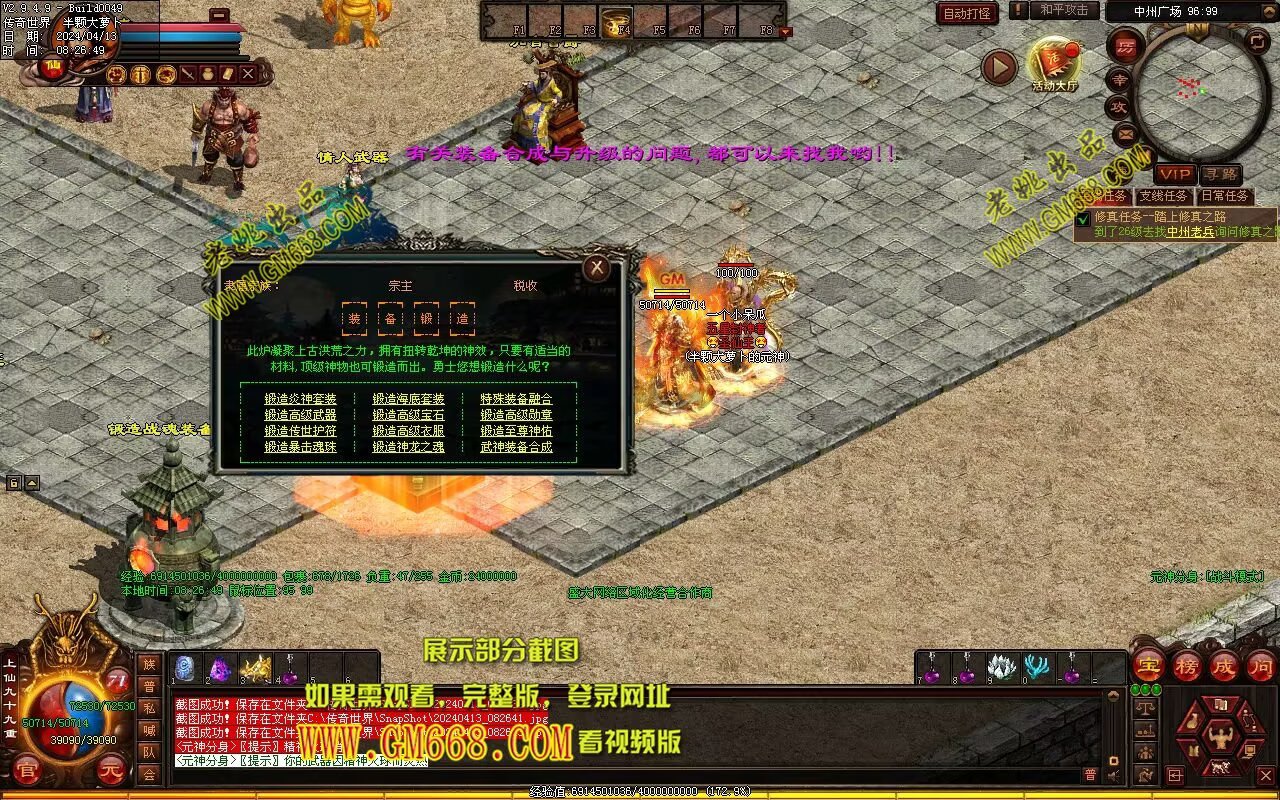Toggle the 自动打怪 auto-fight button
The image size is (1280, 800).
click(x=967, y=13)
